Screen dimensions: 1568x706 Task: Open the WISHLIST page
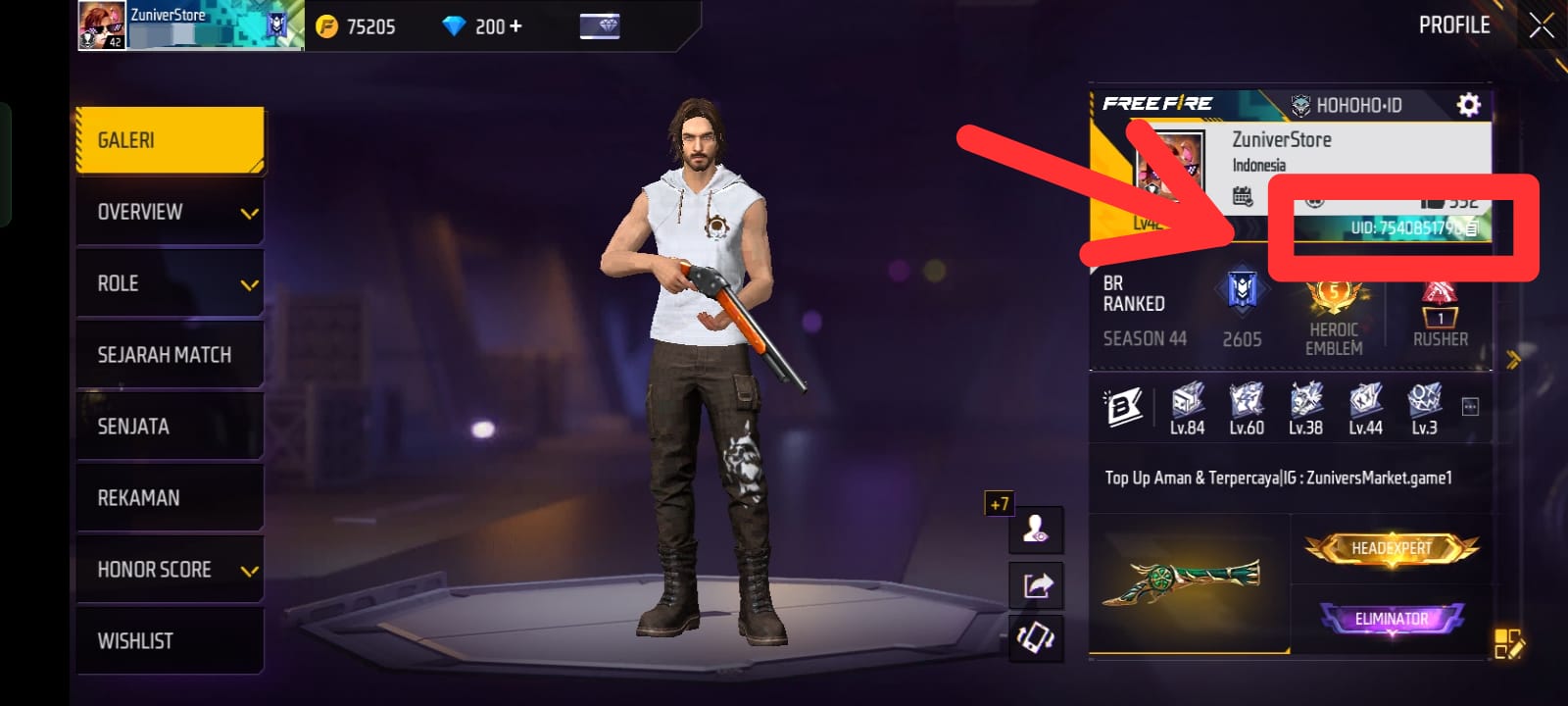[170, 641]
